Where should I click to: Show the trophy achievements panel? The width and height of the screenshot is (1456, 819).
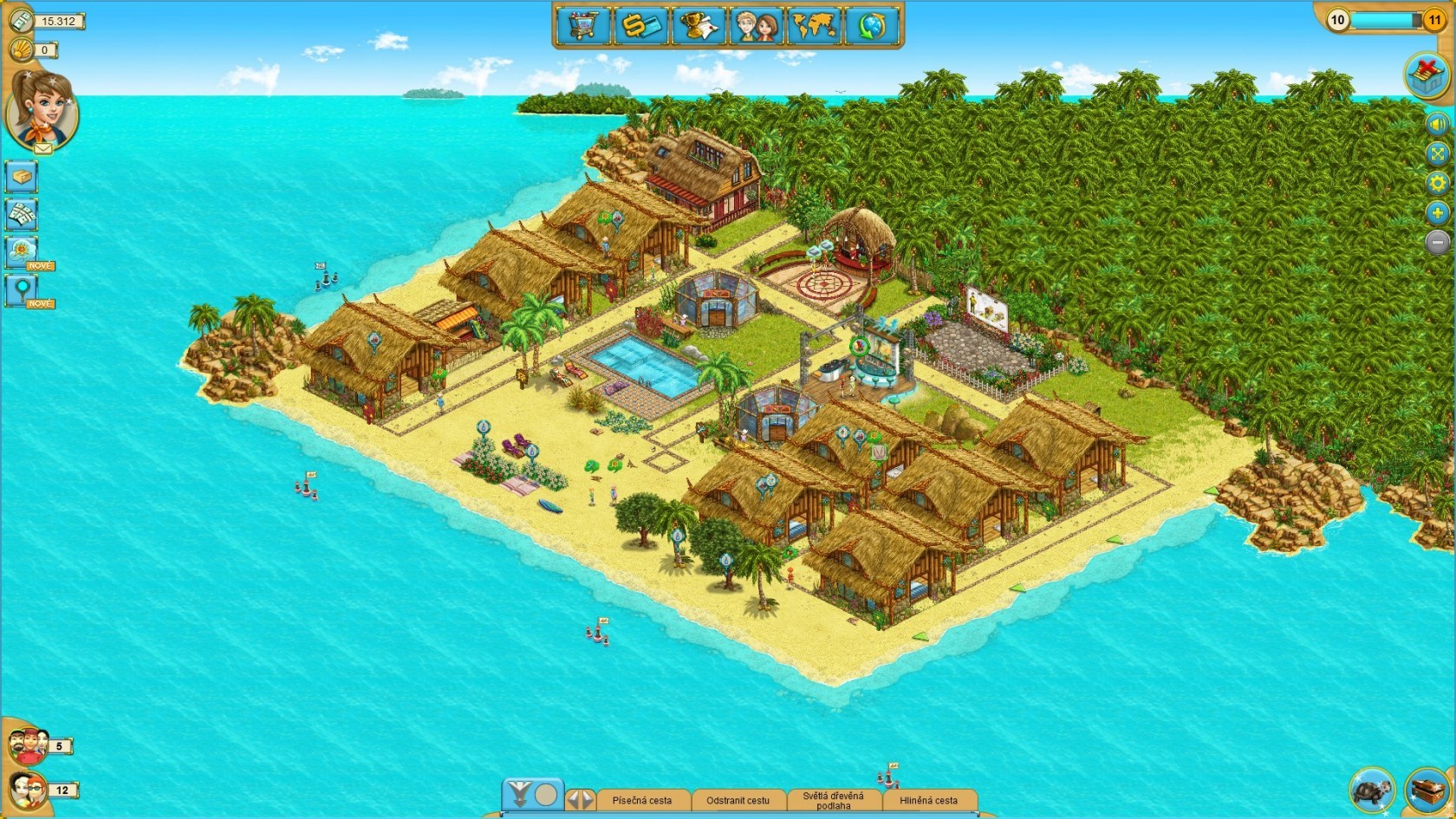coord(699,25)
